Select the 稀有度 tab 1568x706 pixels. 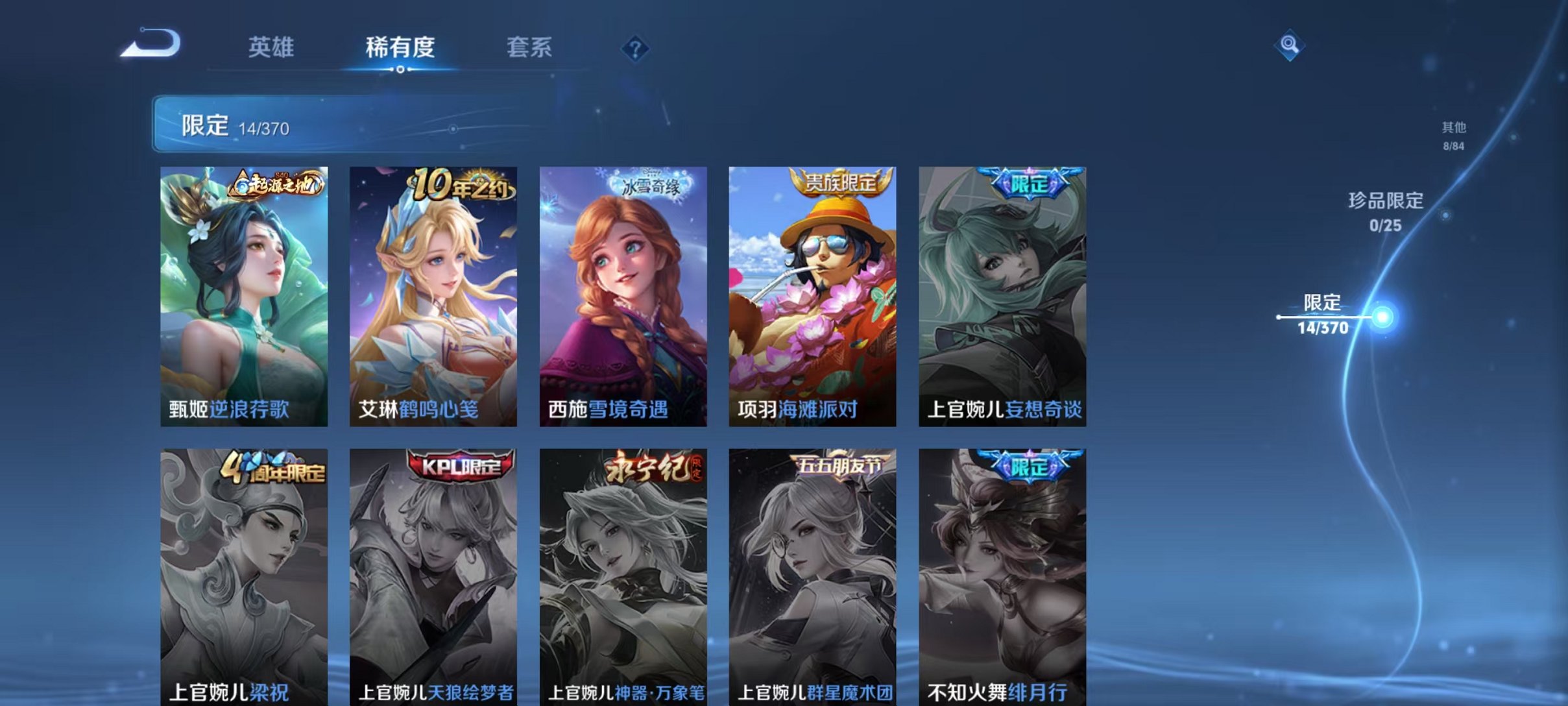[400, 47]
